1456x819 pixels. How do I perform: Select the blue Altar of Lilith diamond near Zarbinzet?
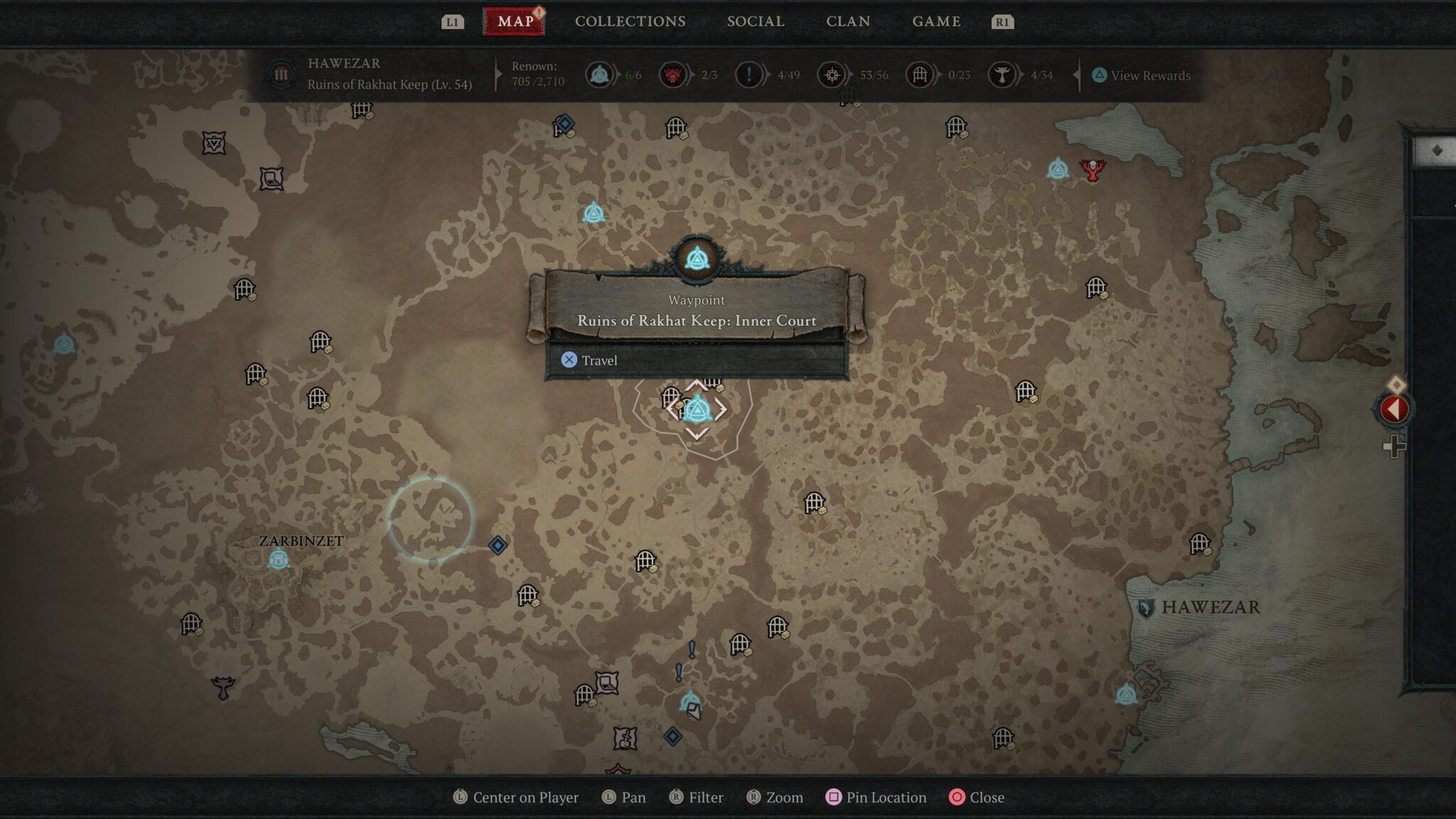tap(496, 544)
